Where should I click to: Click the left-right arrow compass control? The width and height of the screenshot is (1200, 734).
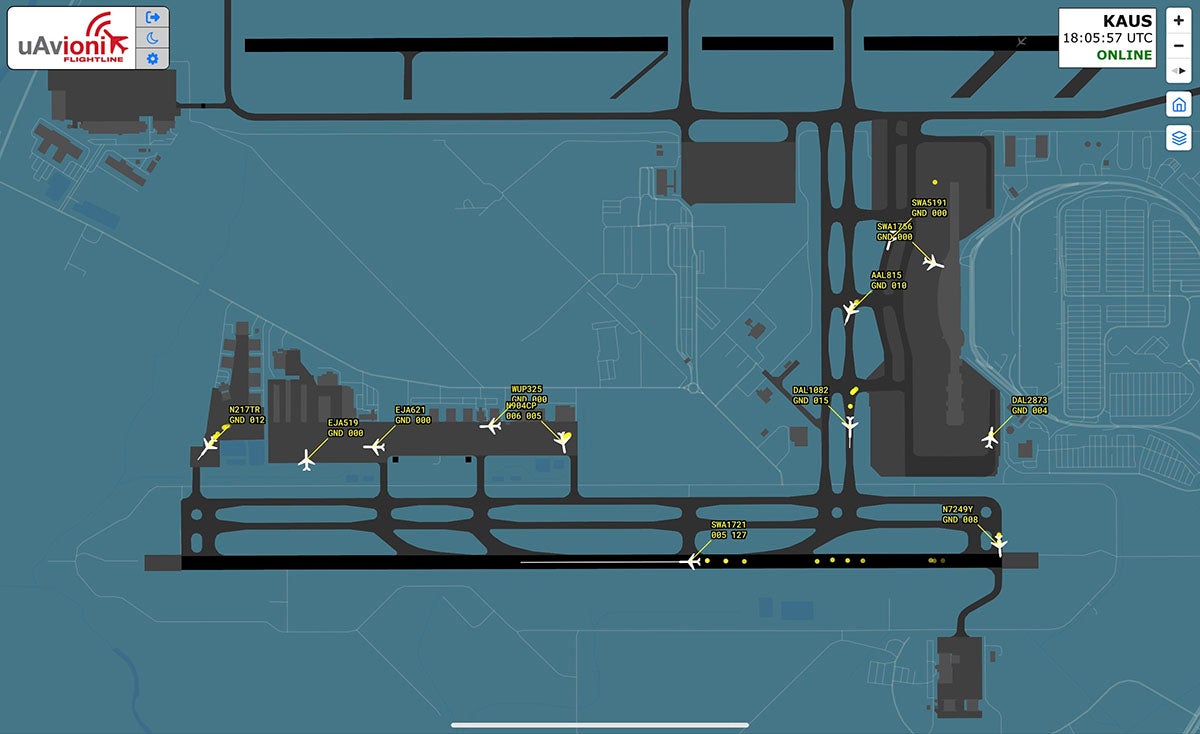coord(1178,71)
